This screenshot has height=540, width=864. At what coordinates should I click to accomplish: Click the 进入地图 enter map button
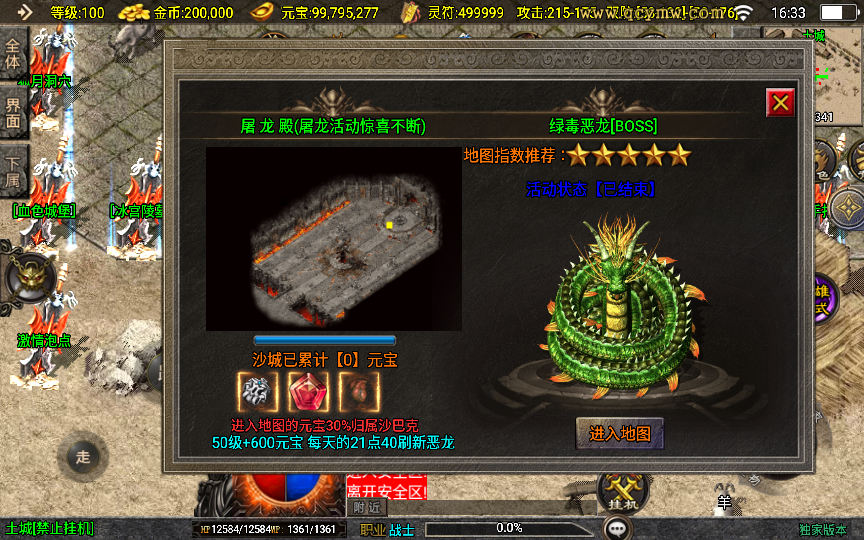pyautogui.click(x=620, y=433)
